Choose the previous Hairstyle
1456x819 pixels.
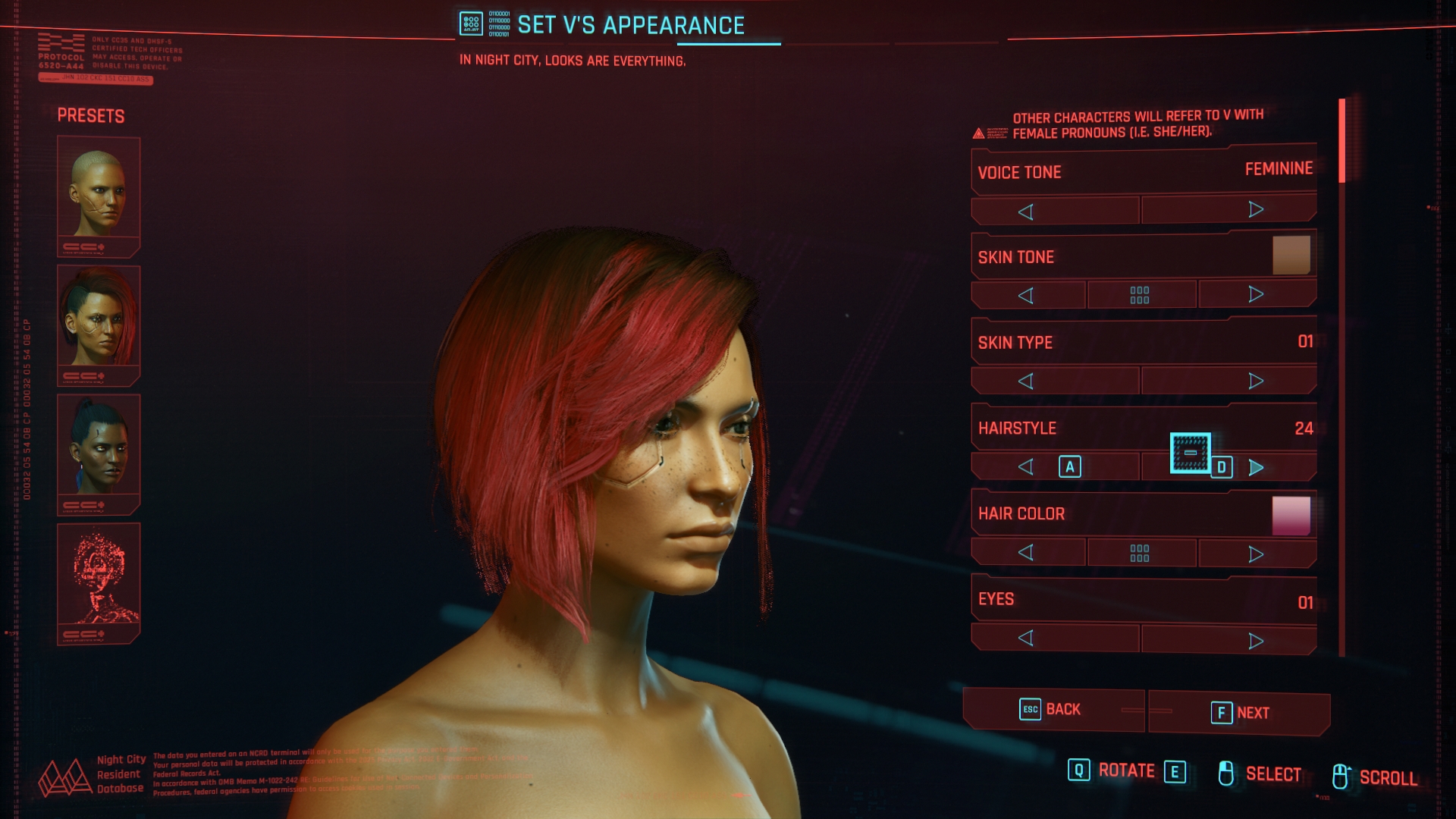tap(1026, 466)
